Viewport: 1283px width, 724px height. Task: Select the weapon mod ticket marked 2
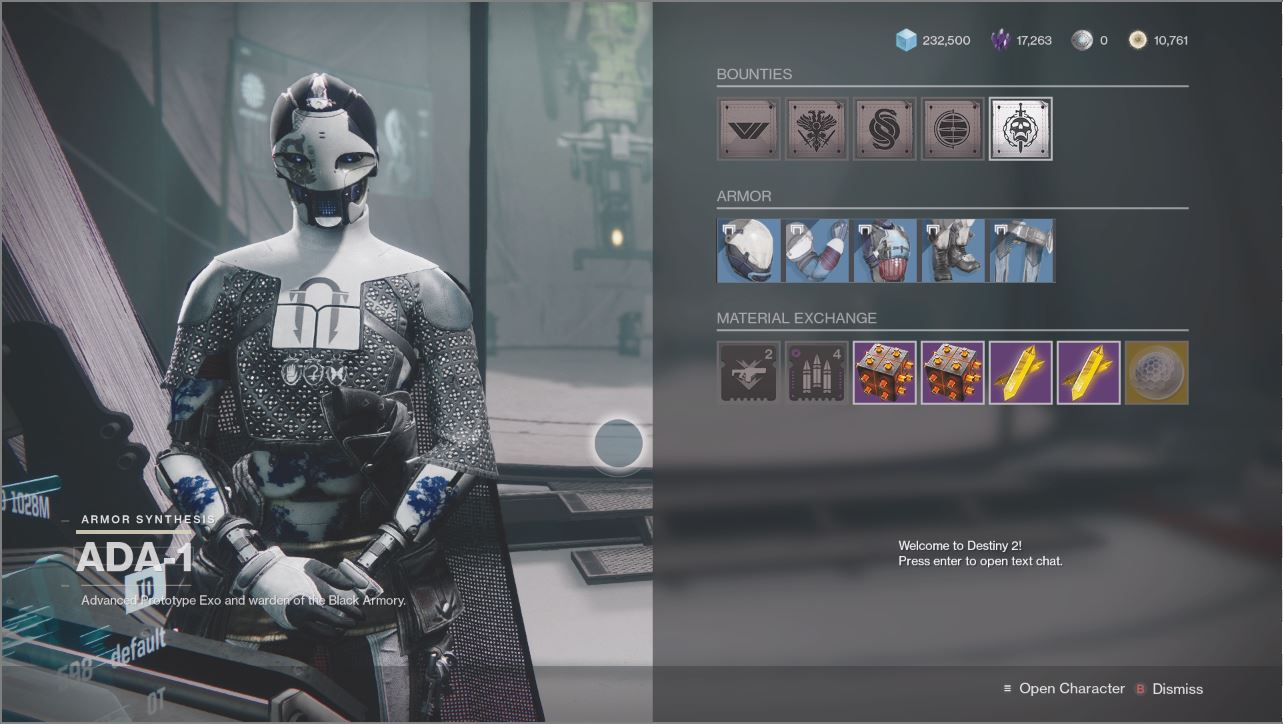(749, 373)
